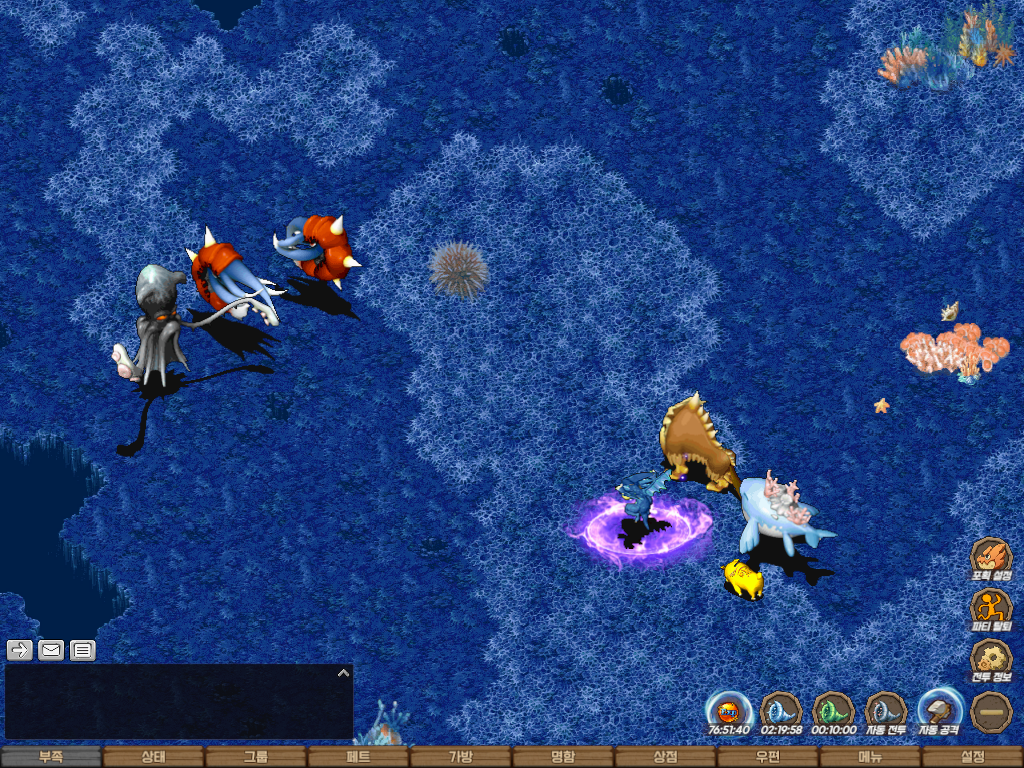The height and width of the screenshot is (768, 1024).
Task: Collapse the icon panel with minus button
Action: [991, 711]
